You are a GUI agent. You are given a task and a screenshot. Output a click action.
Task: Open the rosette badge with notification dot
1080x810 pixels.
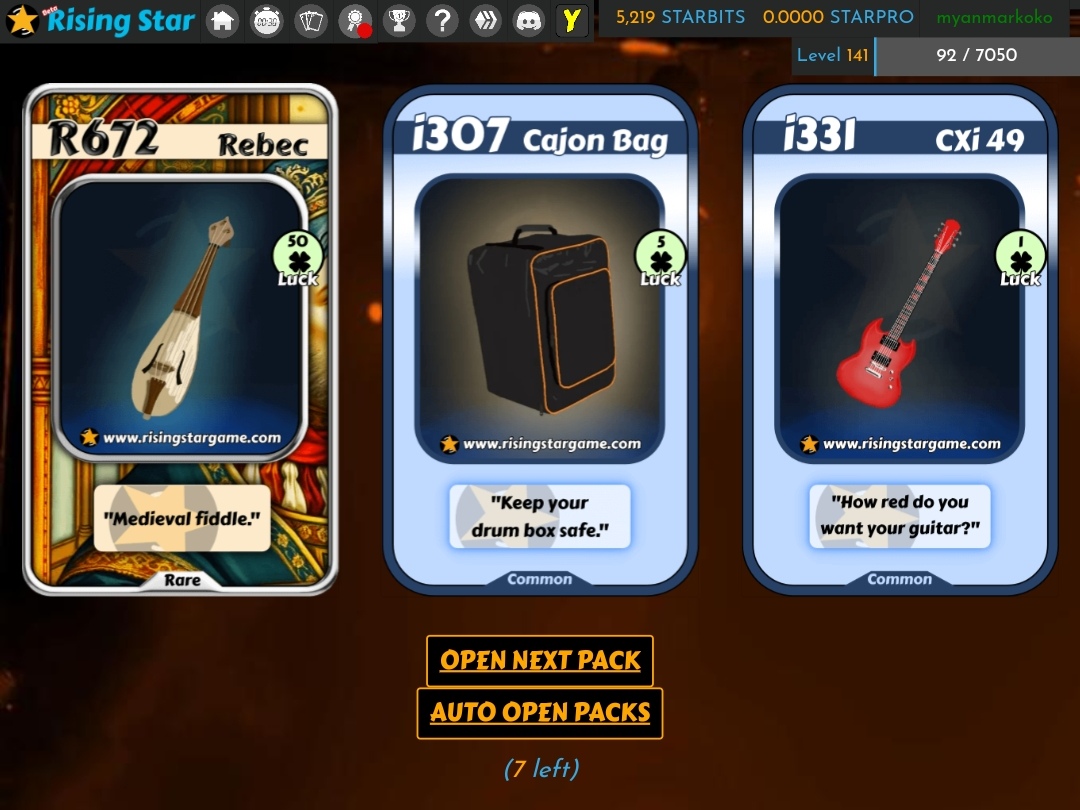tap(354, 21)
